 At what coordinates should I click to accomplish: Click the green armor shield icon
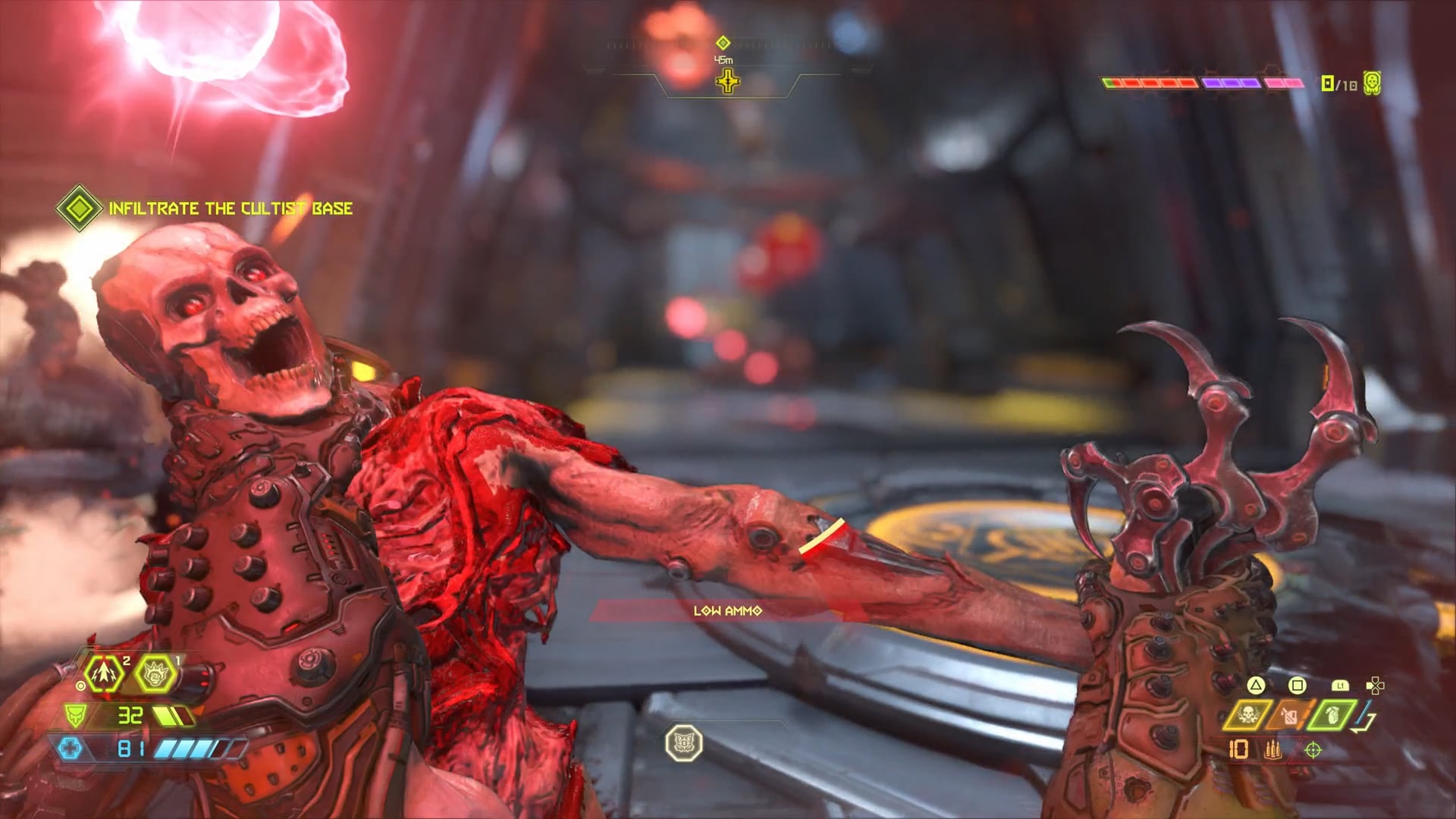(74, 715)
